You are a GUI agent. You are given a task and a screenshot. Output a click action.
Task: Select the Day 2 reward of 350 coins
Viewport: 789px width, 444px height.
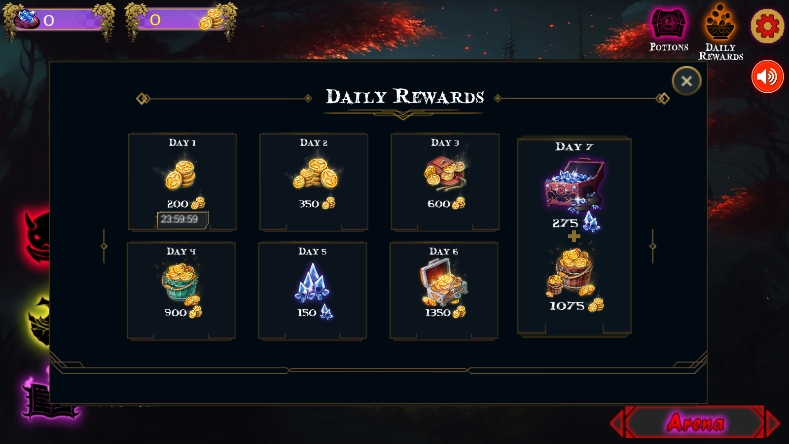click(x=313, y=181)
